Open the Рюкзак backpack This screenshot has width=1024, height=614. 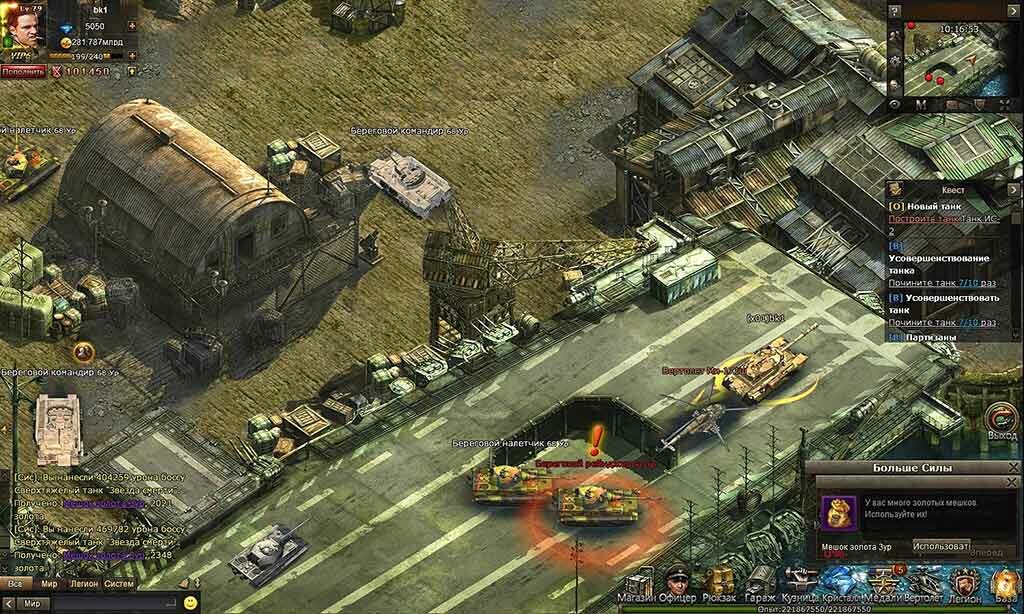click(x=718, y=583)
